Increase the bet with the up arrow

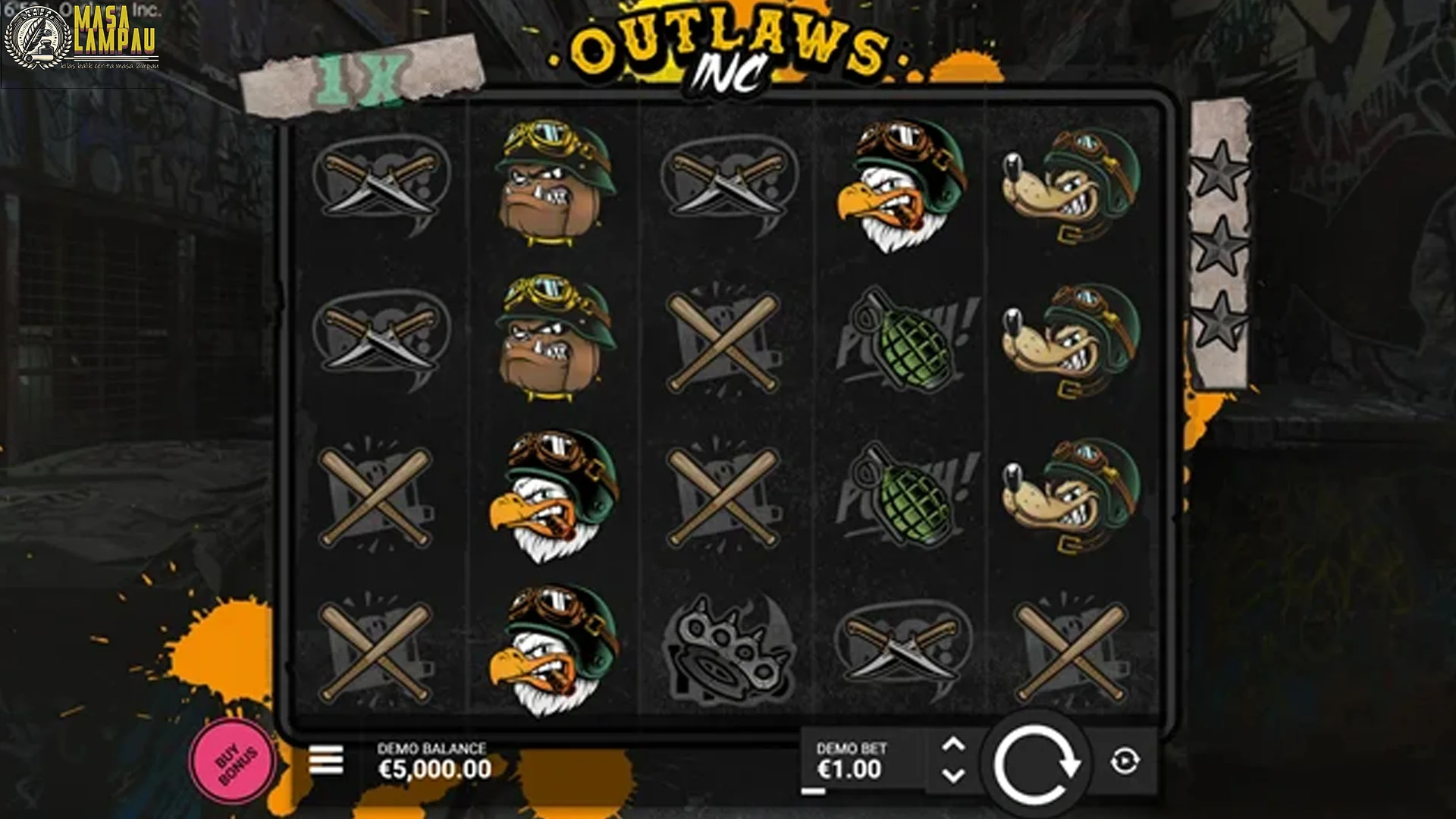coord(955,743)
